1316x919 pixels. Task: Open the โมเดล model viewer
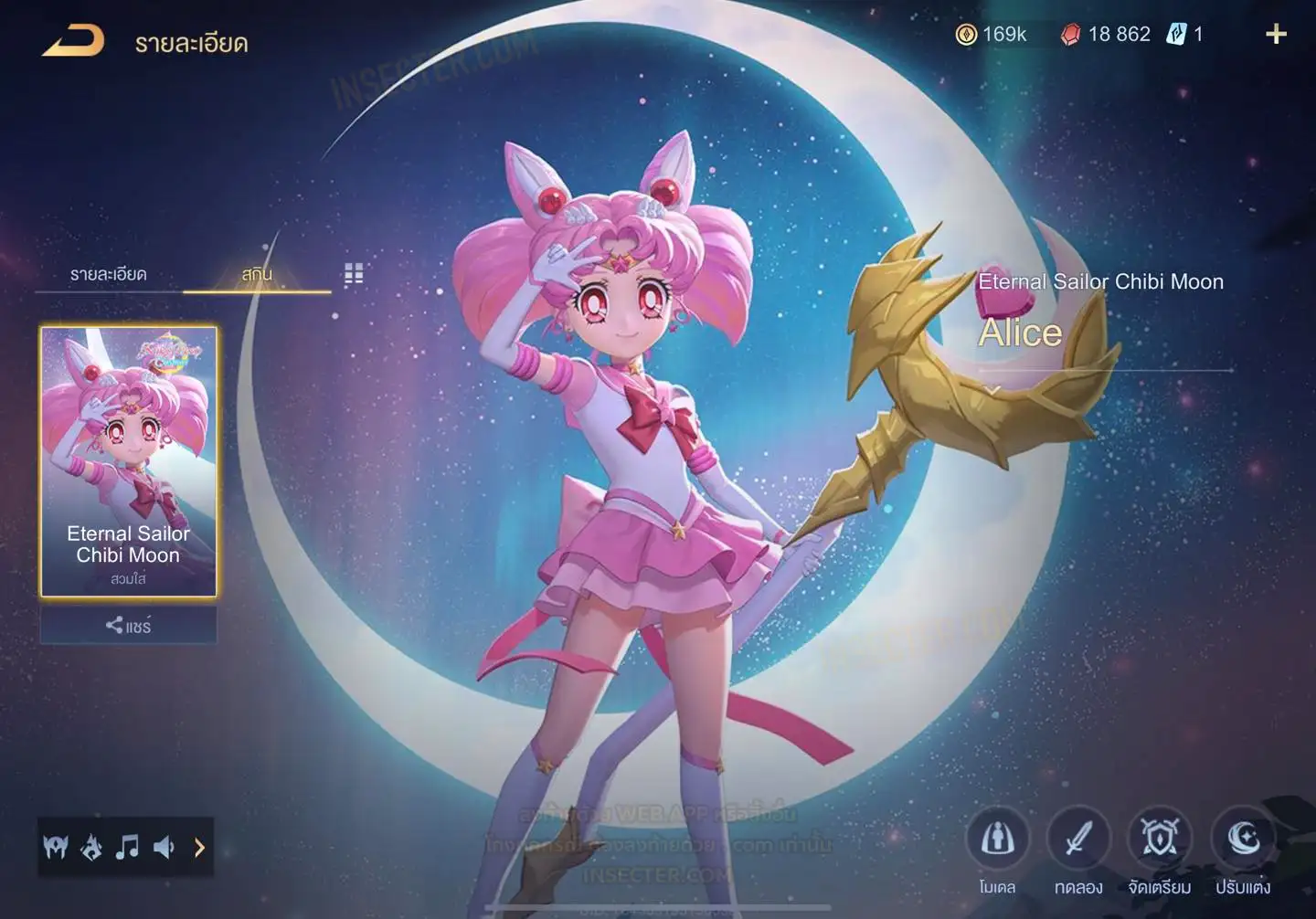pos(997,840)
